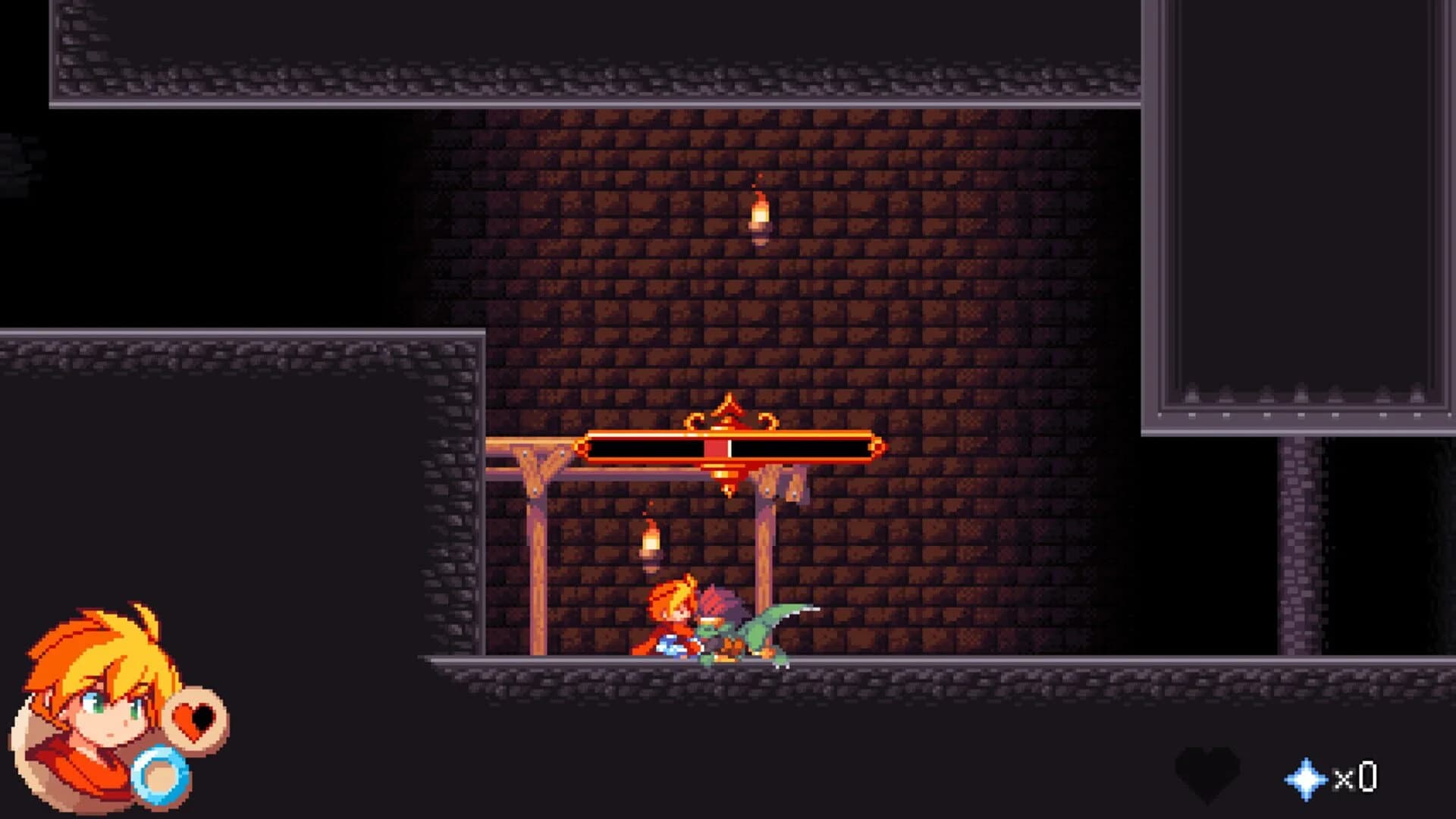Viewport: 1456px width, 819px height.
Task: Click the red segment of the boss health bar
Action: point(717,446)
